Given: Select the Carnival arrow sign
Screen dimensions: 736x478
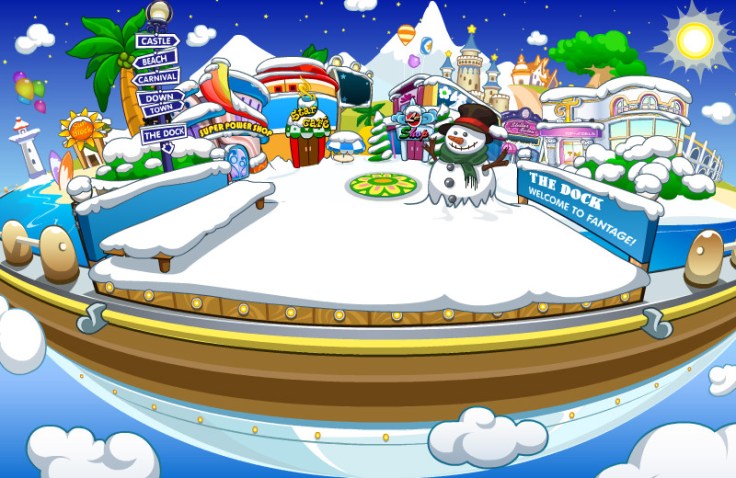Looking at the screenshot, I should (x=157, y=77).
